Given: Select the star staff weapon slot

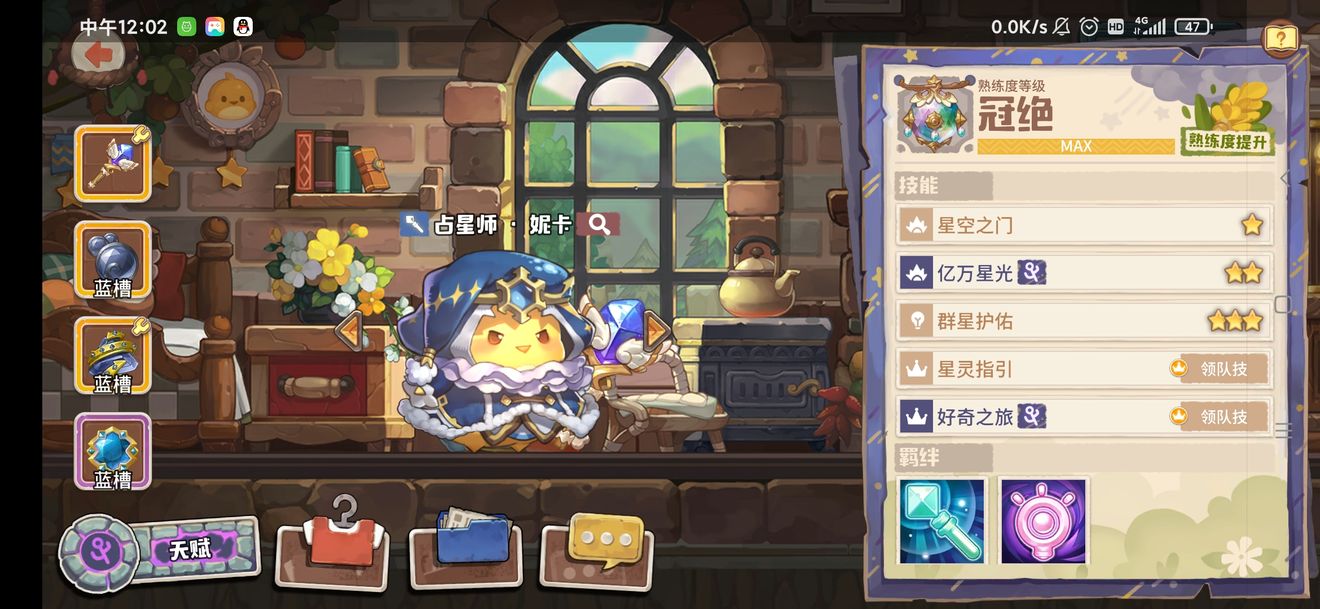Looking at the screenshot, I should tap(112, 163).
